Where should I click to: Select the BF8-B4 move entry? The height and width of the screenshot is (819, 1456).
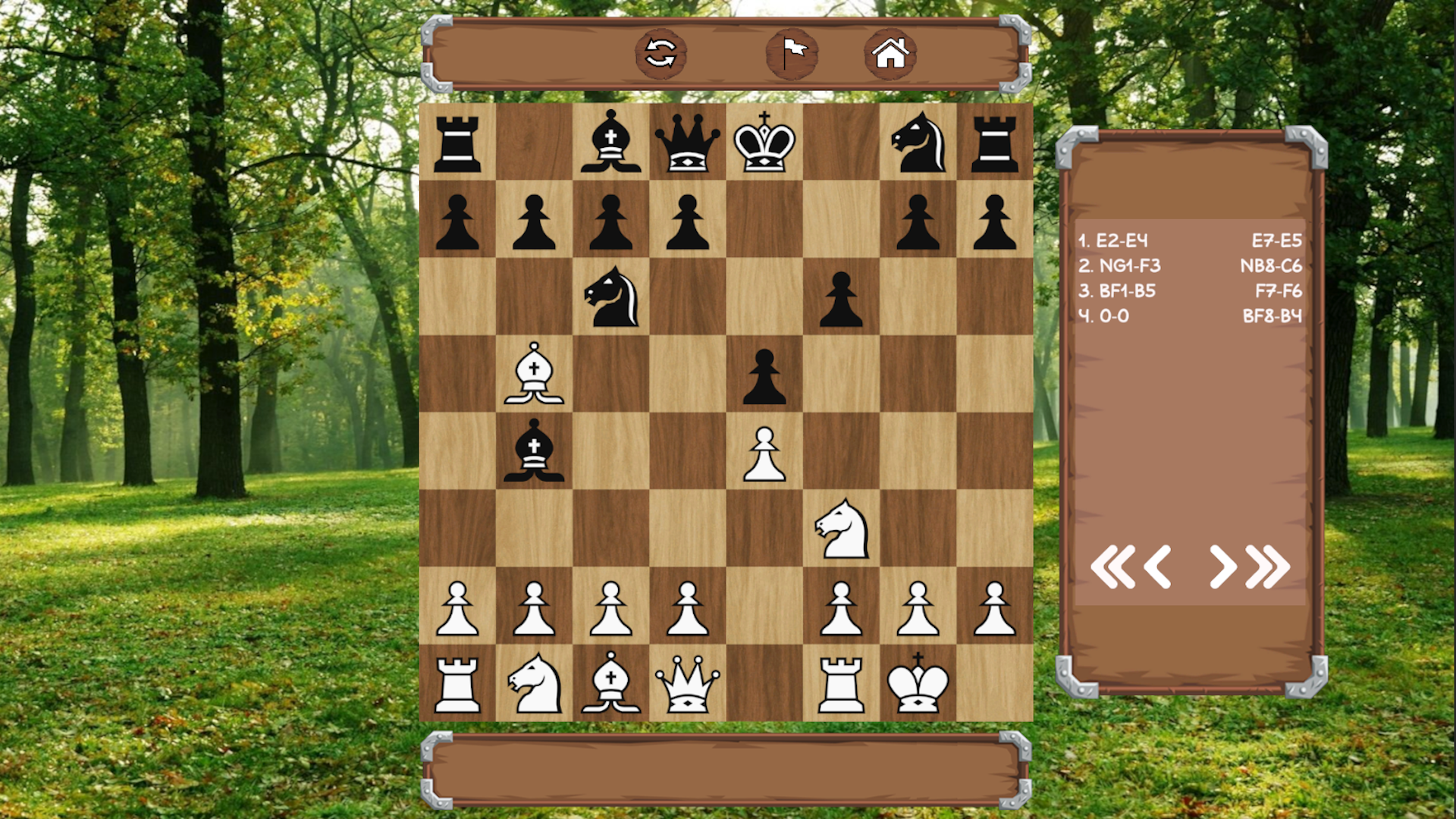1272,316
